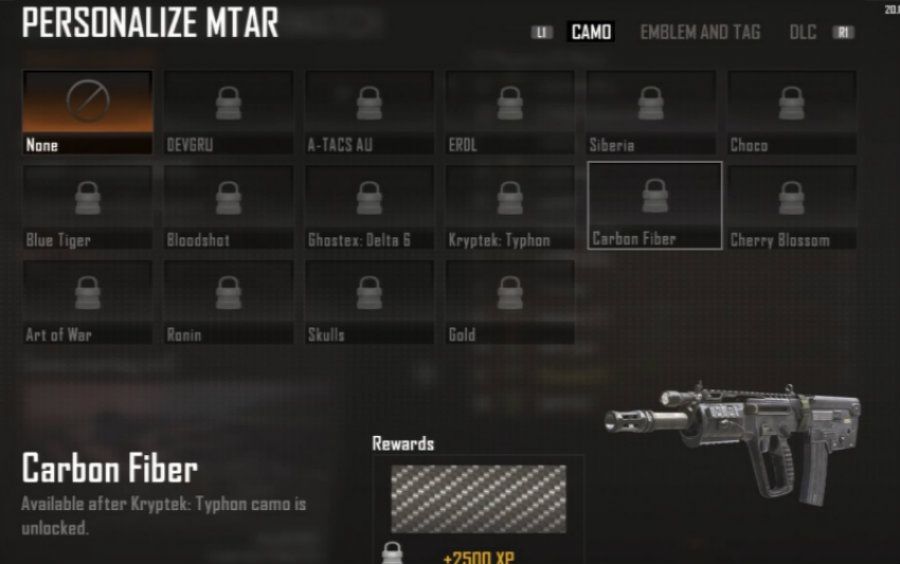Pick the Art of War camo
The height and width of the screenshot is (564, 900).
(x=88, y=302)
